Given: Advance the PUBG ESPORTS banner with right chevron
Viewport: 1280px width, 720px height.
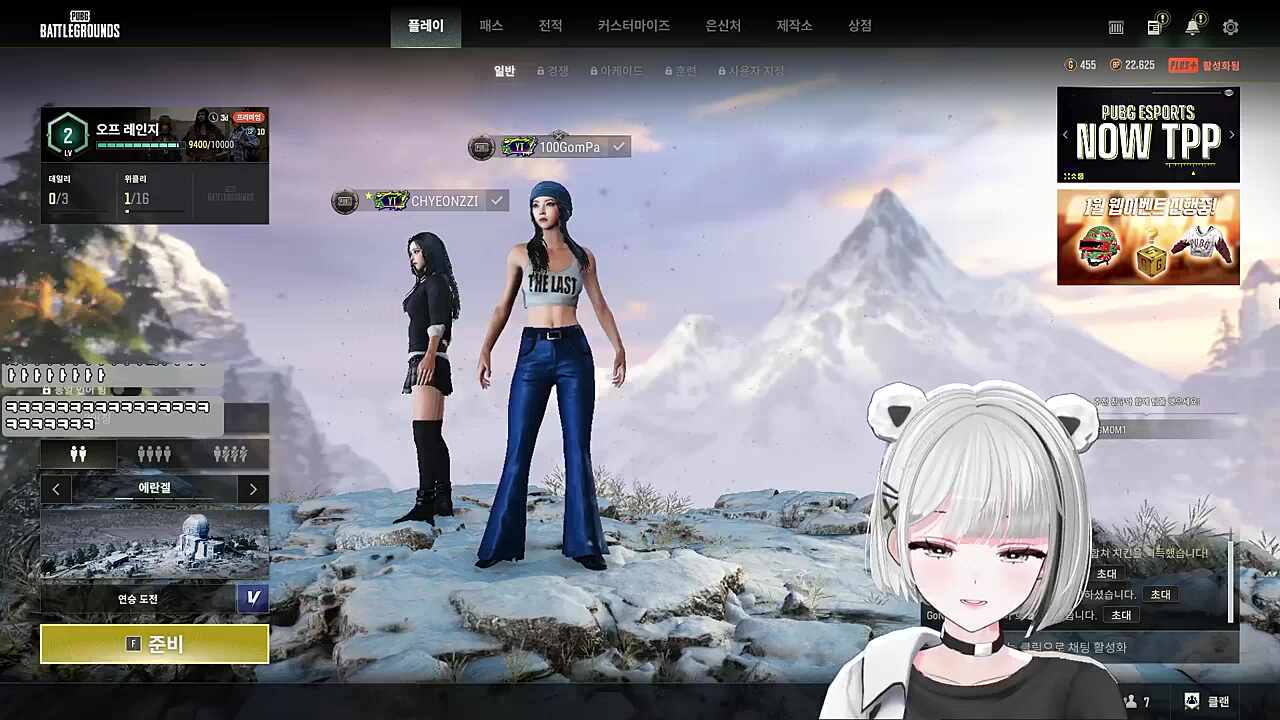Looking at the screenshot, I should (x=1232, y=134).
